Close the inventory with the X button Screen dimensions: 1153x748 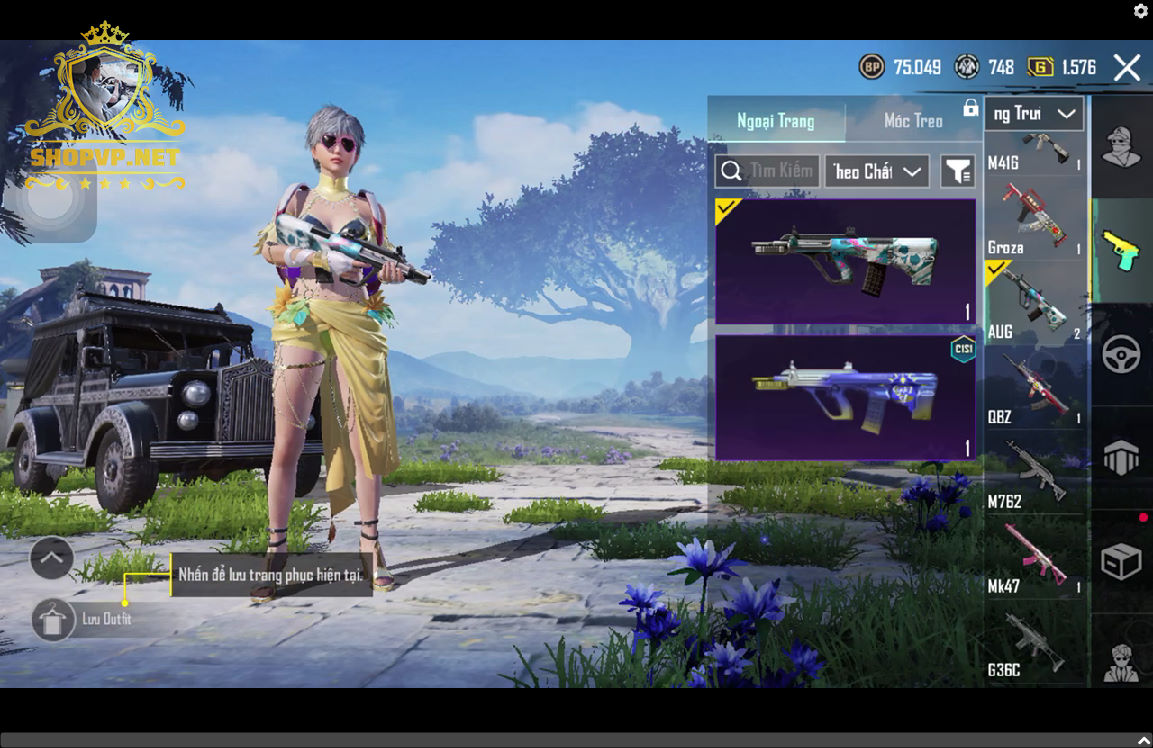point(1127,68)
